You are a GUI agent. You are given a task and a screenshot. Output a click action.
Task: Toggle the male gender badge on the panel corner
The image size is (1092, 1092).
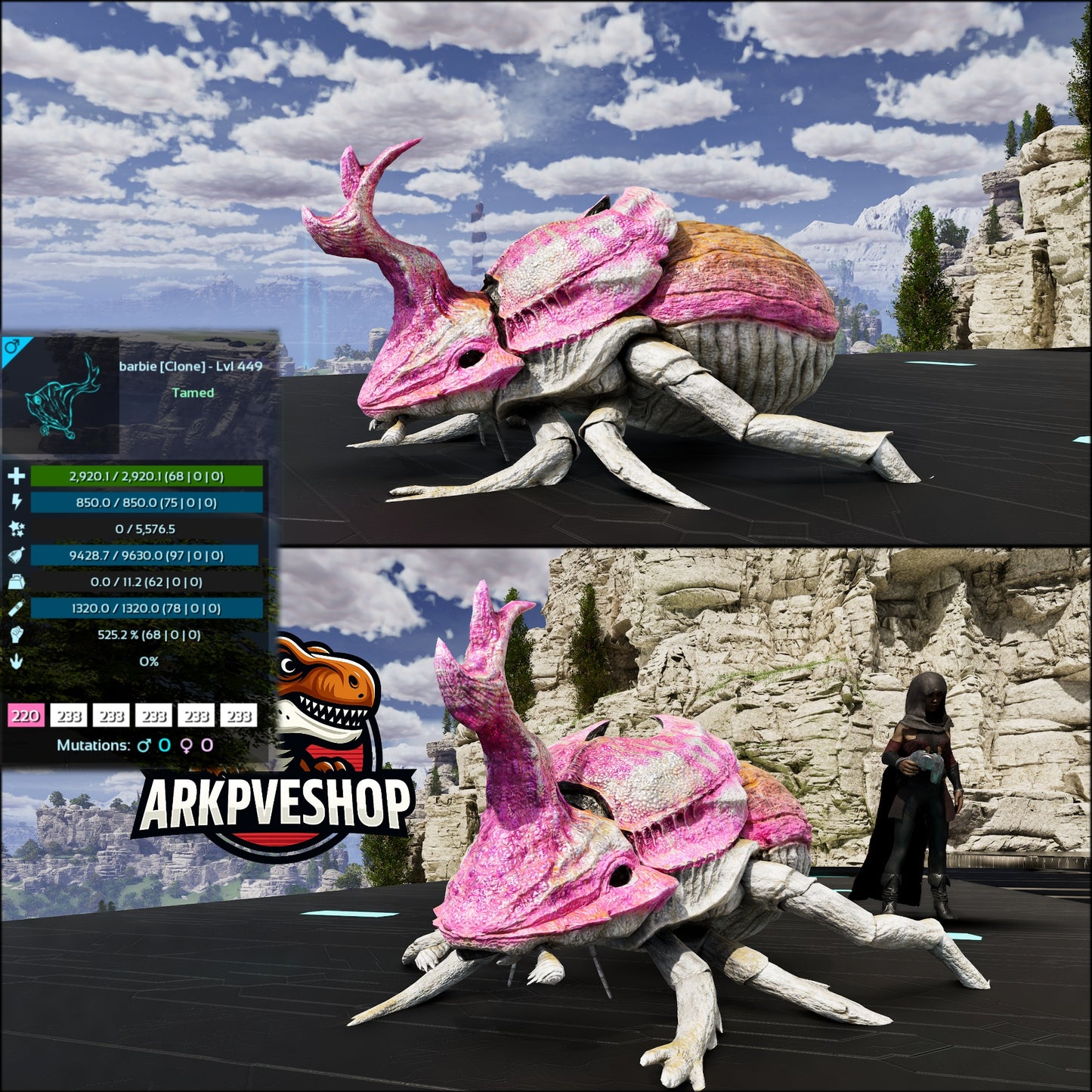(x=12, y=348)
